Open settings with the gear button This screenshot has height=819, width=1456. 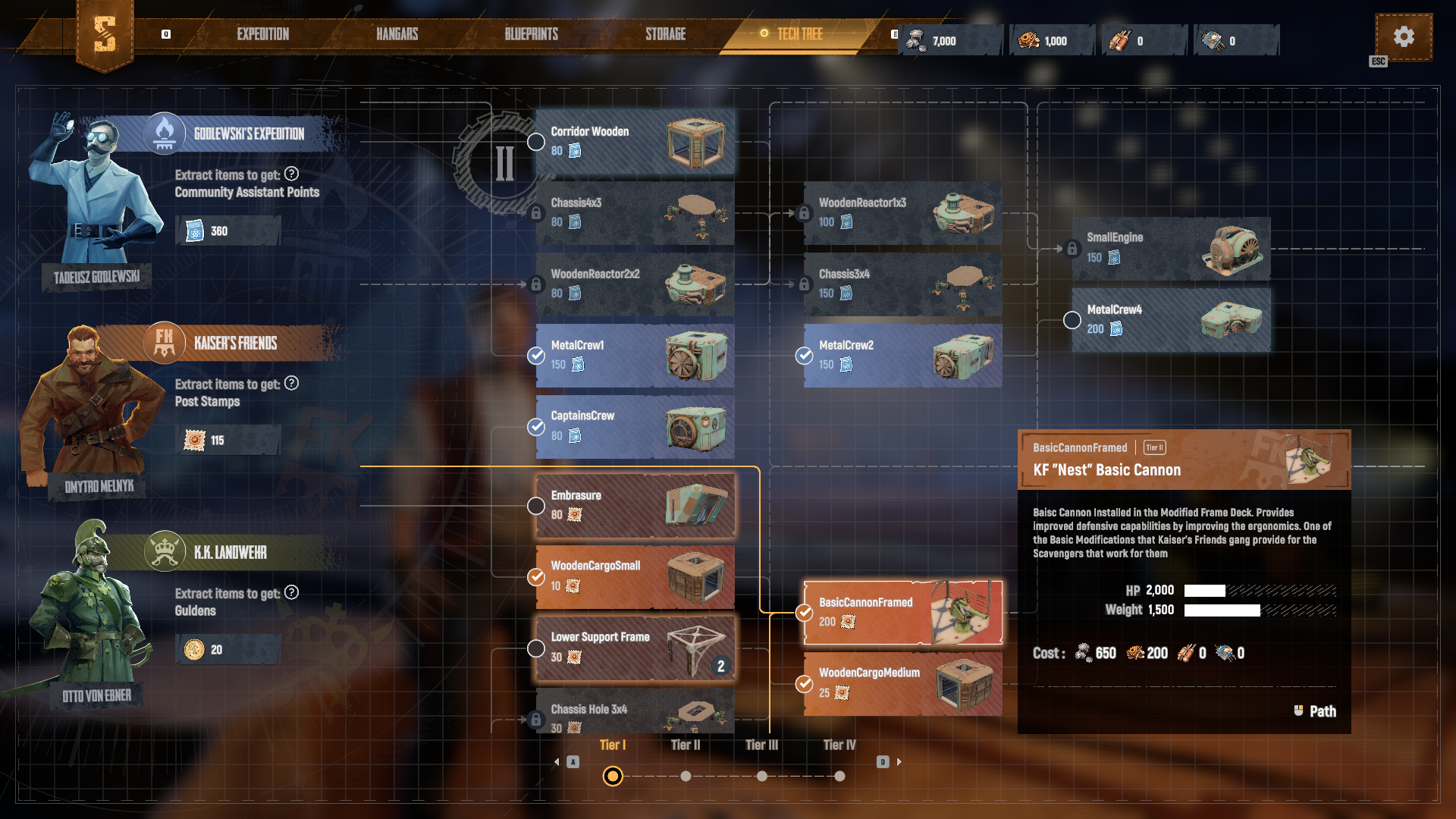point(1403,36)
